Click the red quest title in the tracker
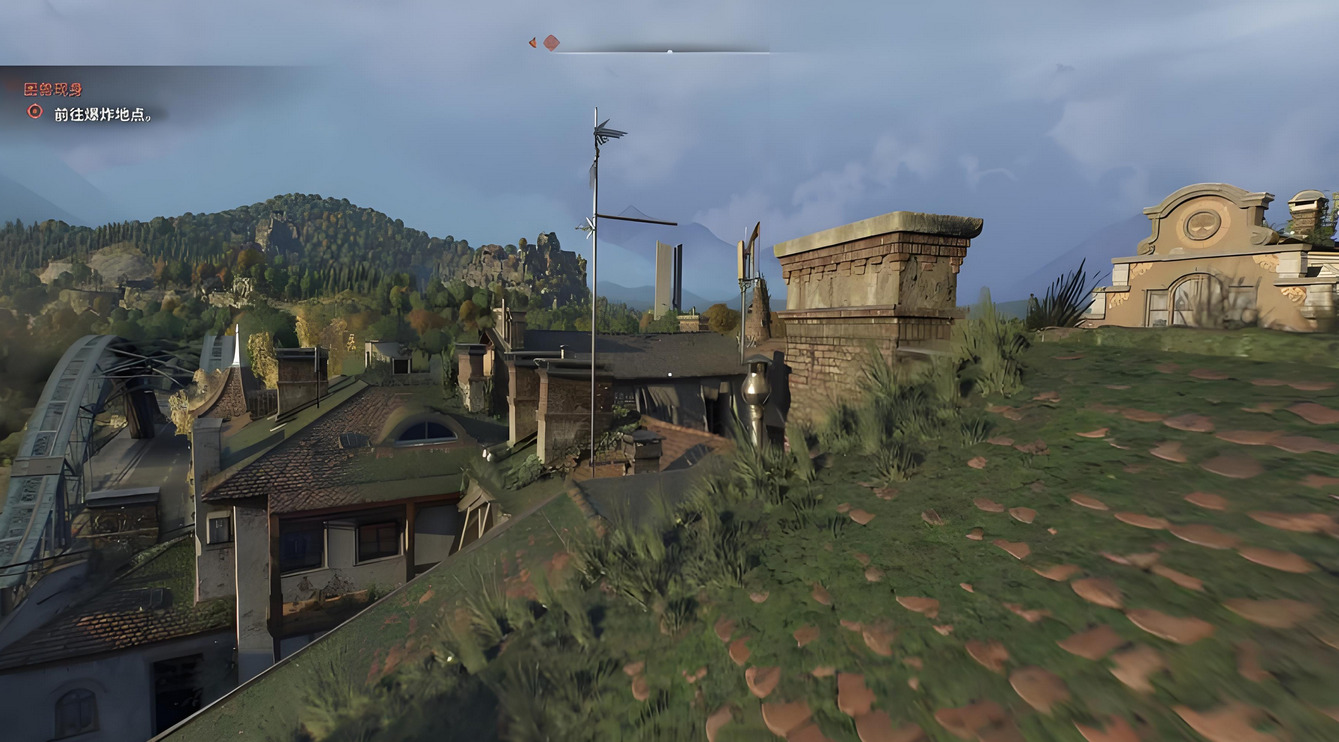Image resolution: width=1339 pixels, height=742 pixels. pyautogui.click(x=53, y=90)
